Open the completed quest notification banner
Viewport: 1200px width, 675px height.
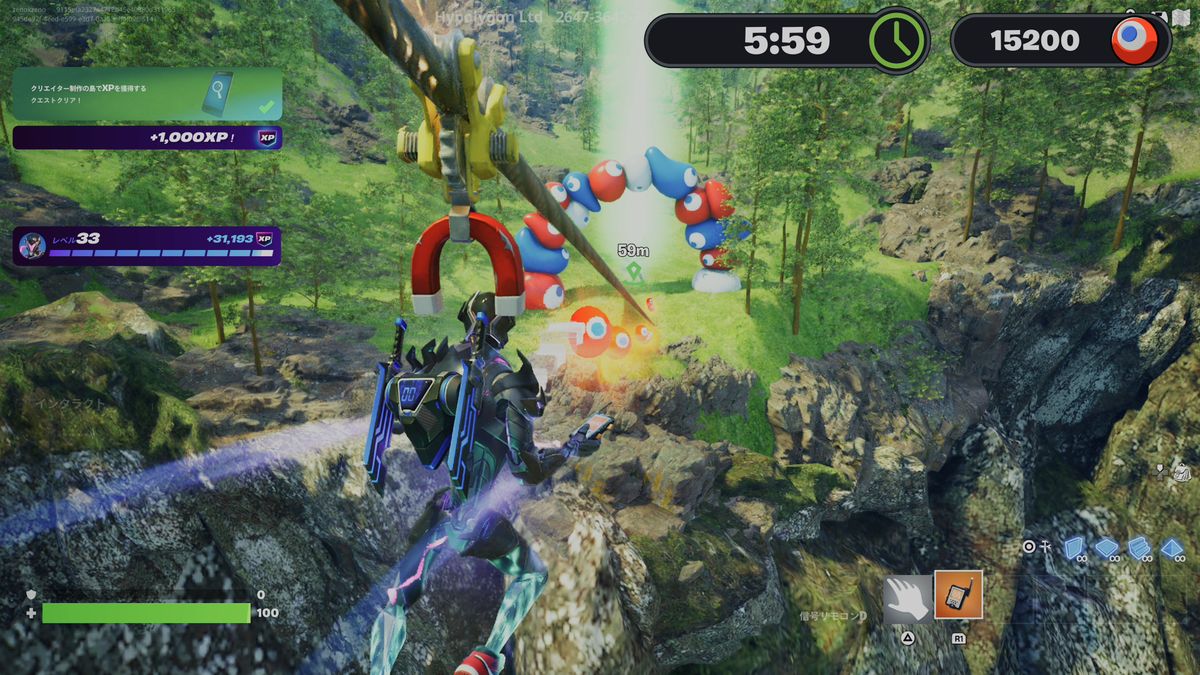[147, 95]
